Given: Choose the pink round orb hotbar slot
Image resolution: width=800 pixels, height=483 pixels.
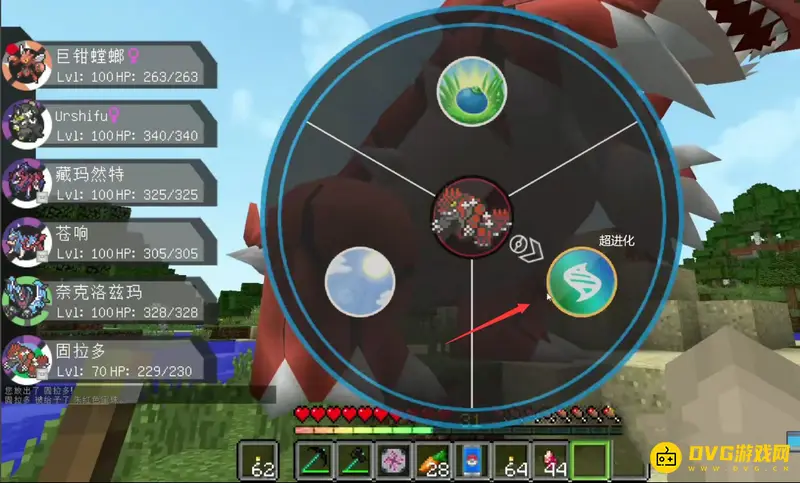Looking at the screenshot, I should [x=391, y=461].
